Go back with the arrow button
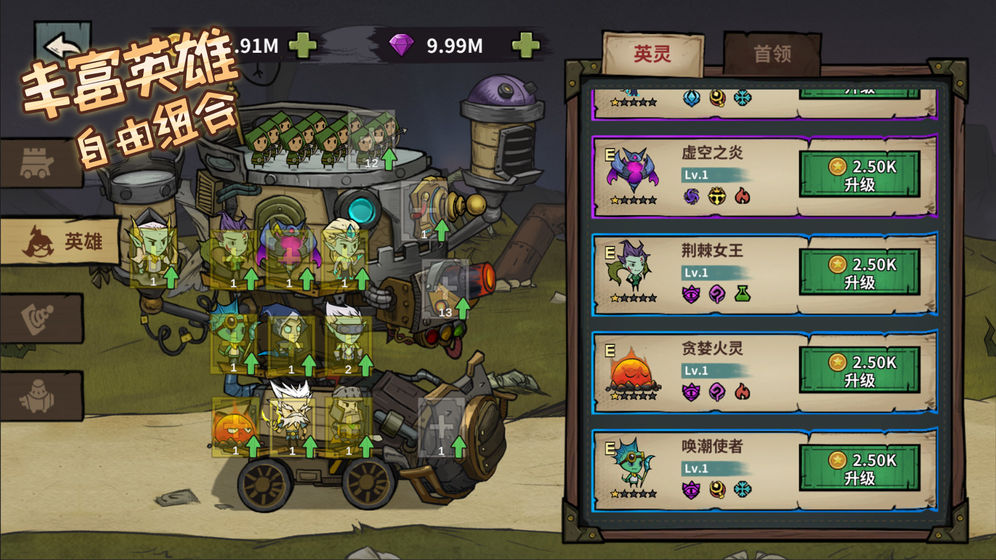Image resolution: width=996 pixels, height=560 pixels. [x=63, y=46]
